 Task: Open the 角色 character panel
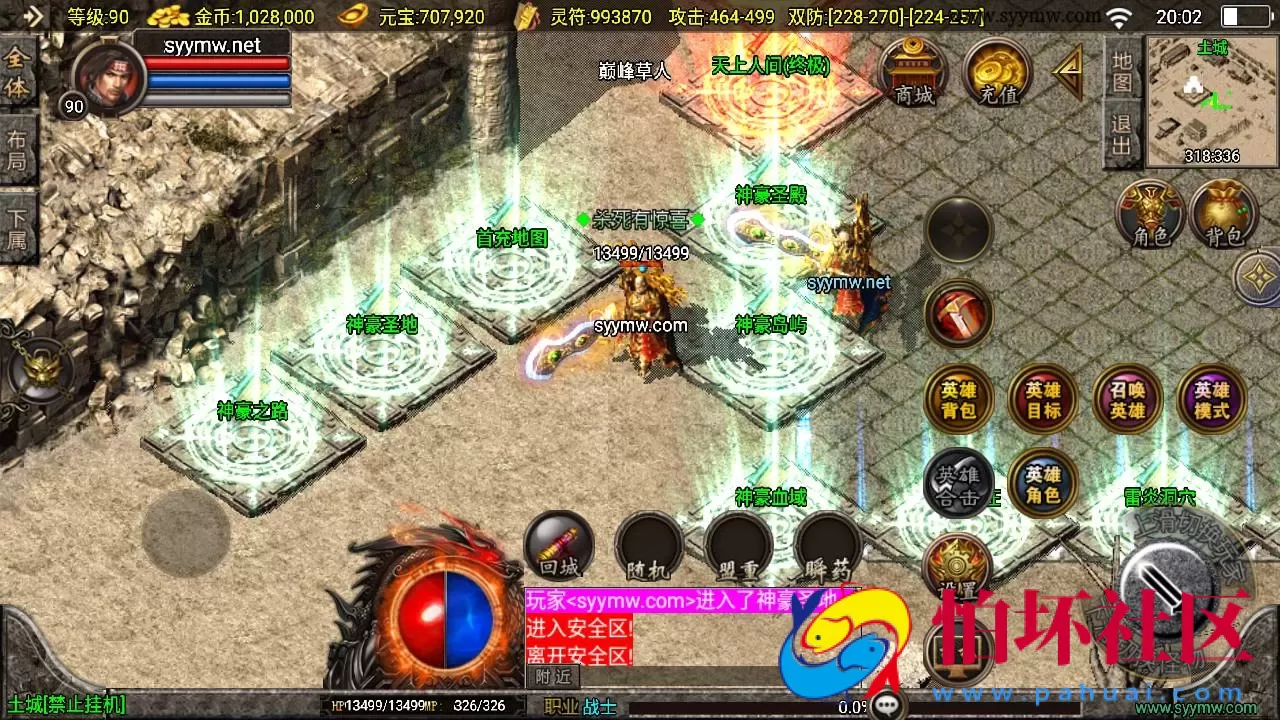click(1149, 215)
